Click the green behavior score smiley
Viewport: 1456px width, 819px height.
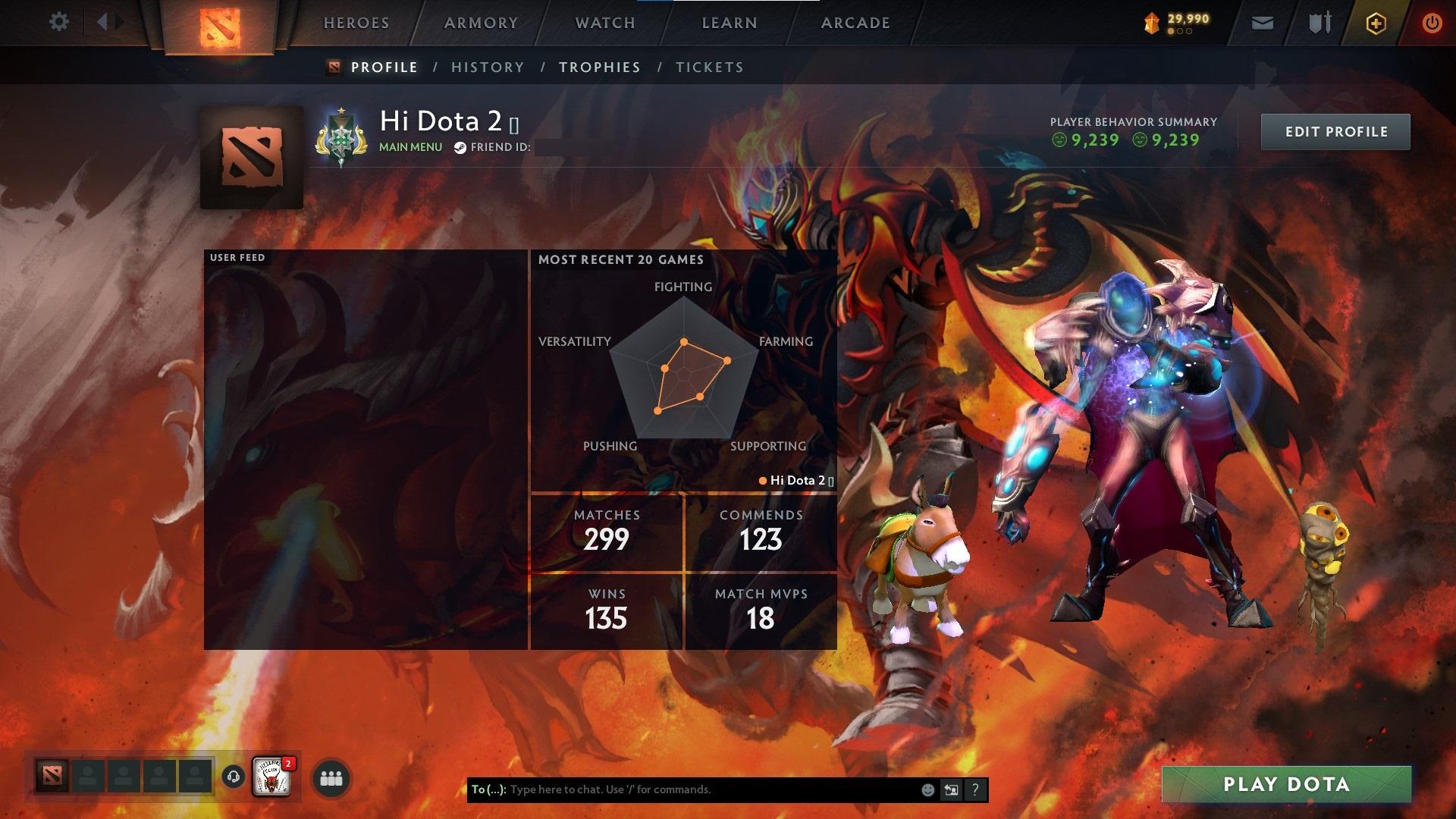click(x=1060, y=140)
